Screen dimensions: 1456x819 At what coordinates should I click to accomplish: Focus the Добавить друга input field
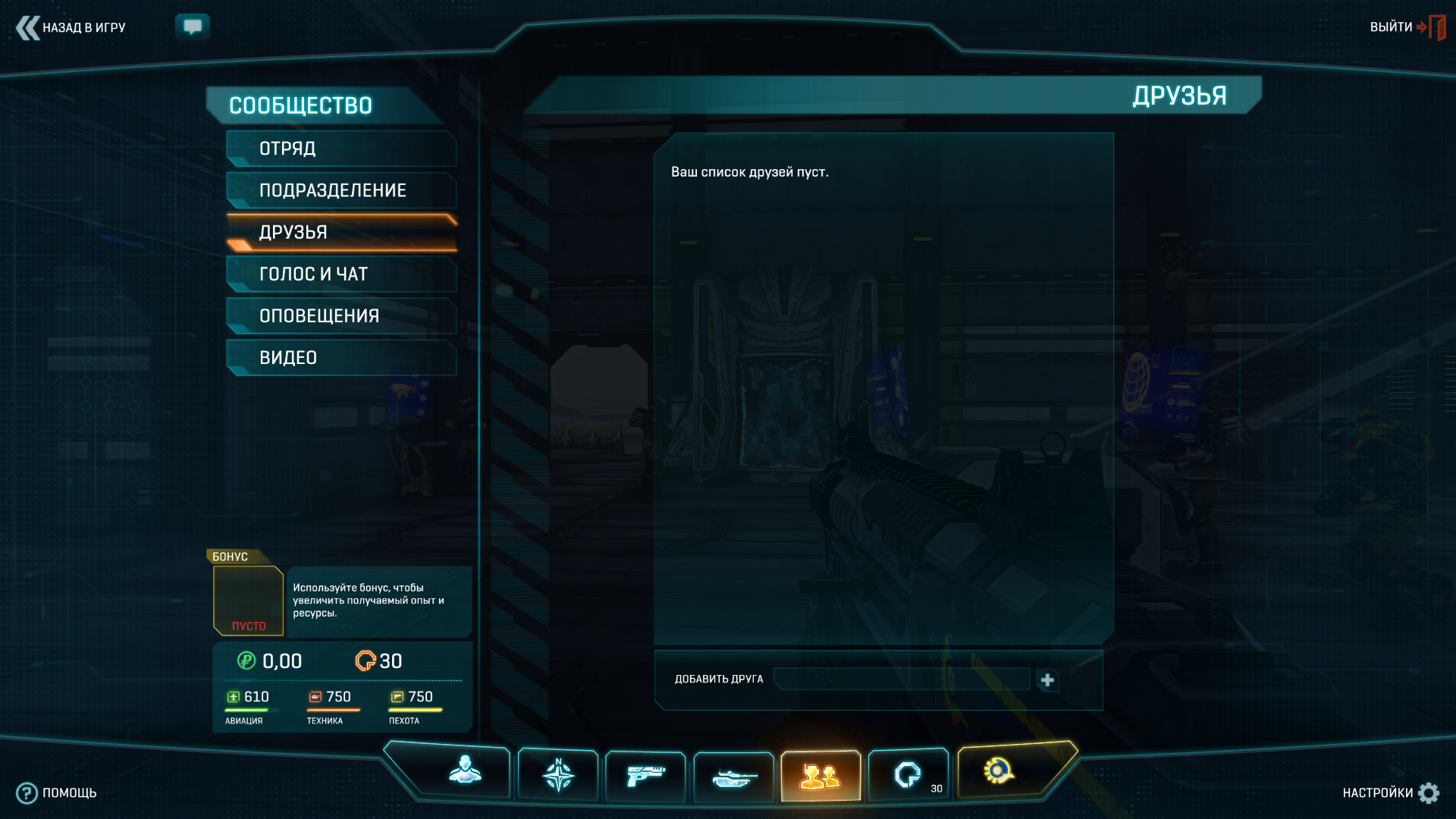(901, 679)
